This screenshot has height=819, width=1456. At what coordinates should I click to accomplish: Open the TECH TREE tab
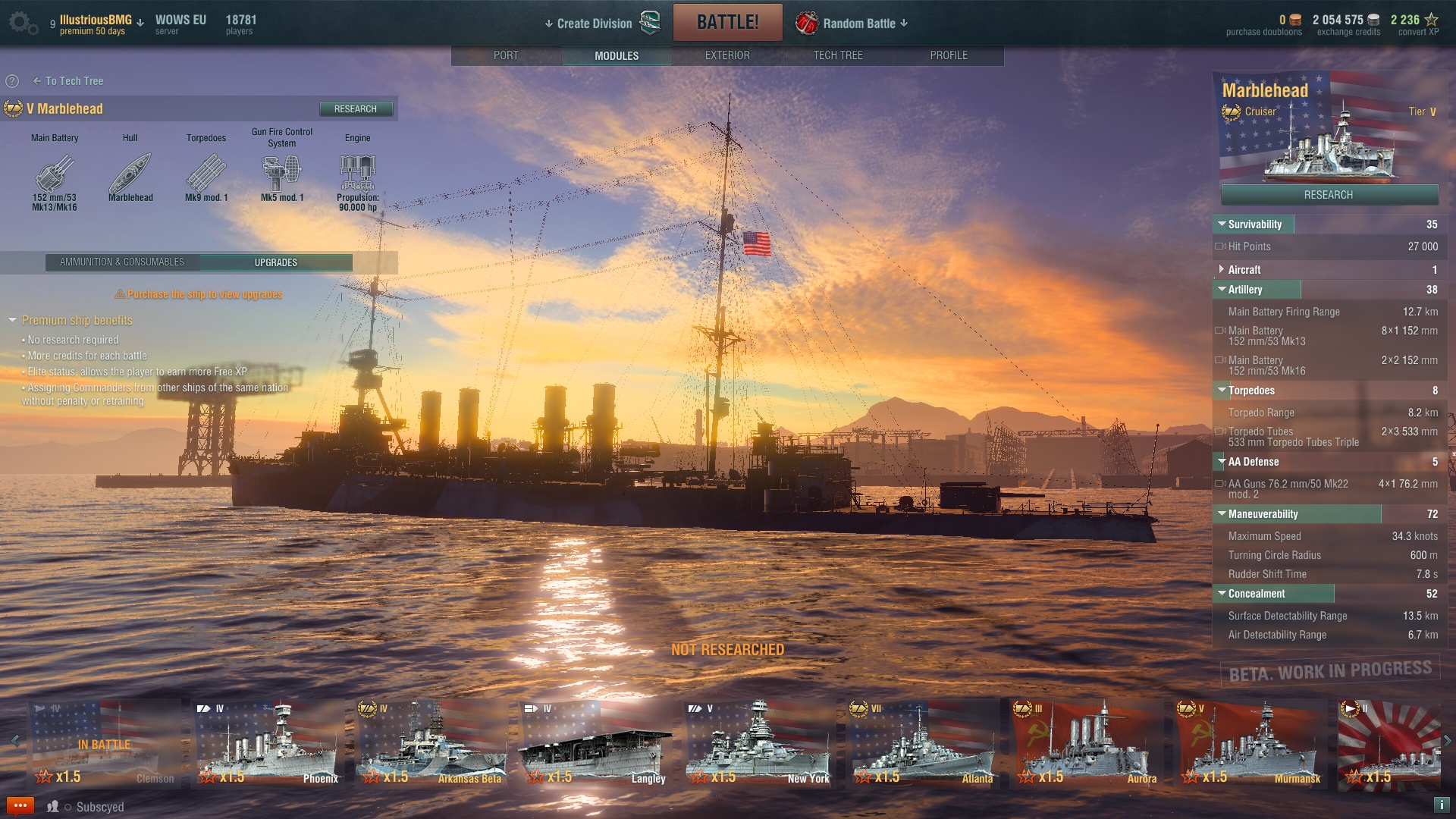coord(837,55)
